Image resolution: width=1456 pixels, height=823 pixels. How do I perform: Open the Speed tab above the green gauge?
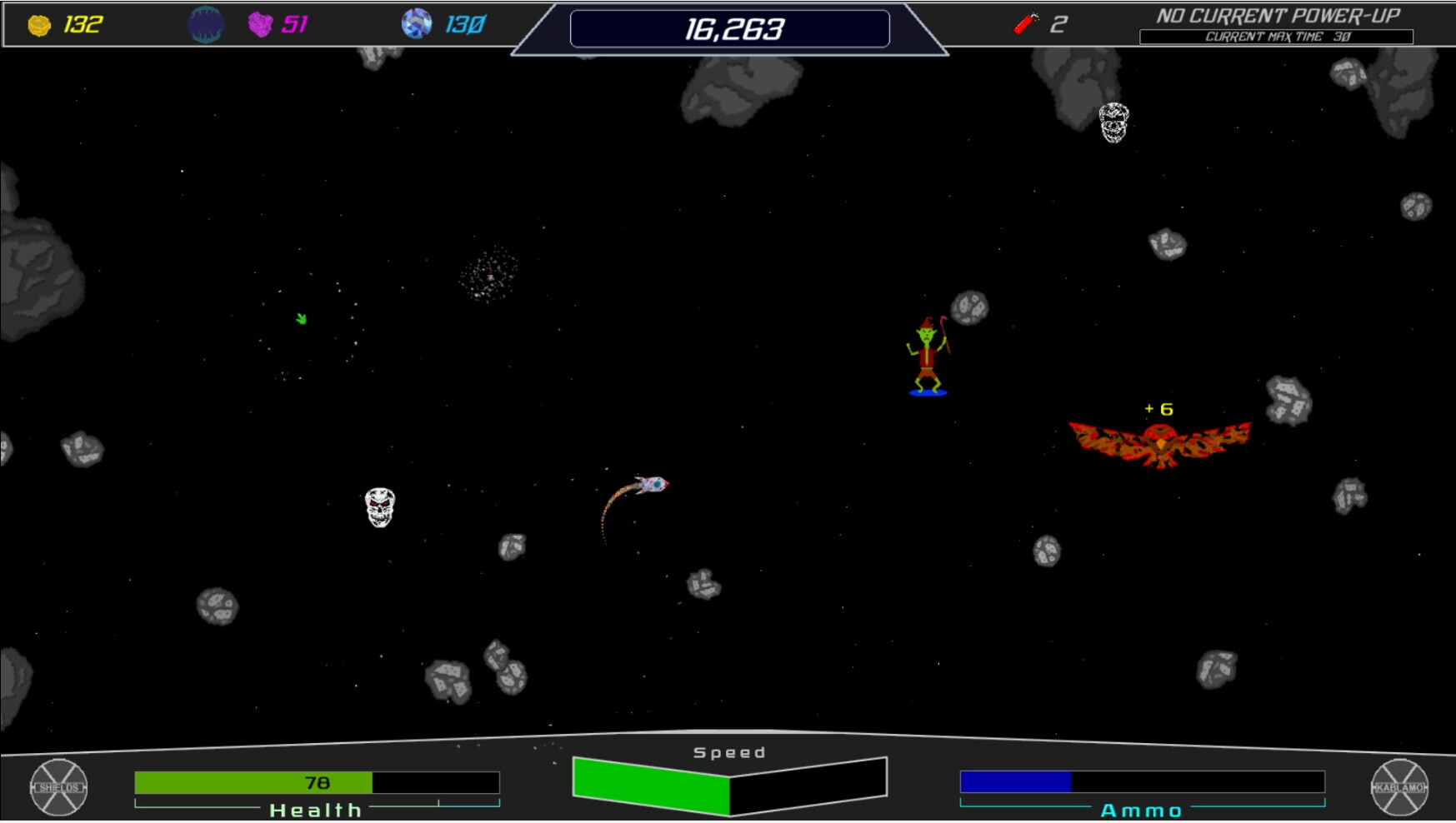pos(728,751)
